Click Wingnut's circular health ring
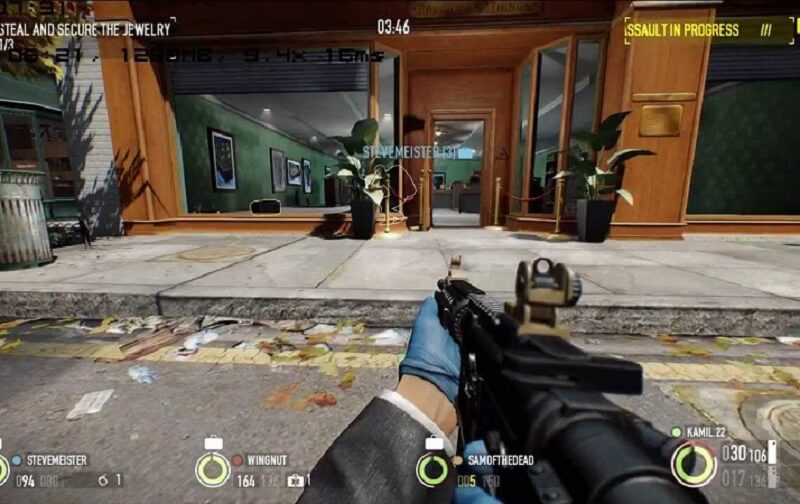800x504 pixels. 212,469
